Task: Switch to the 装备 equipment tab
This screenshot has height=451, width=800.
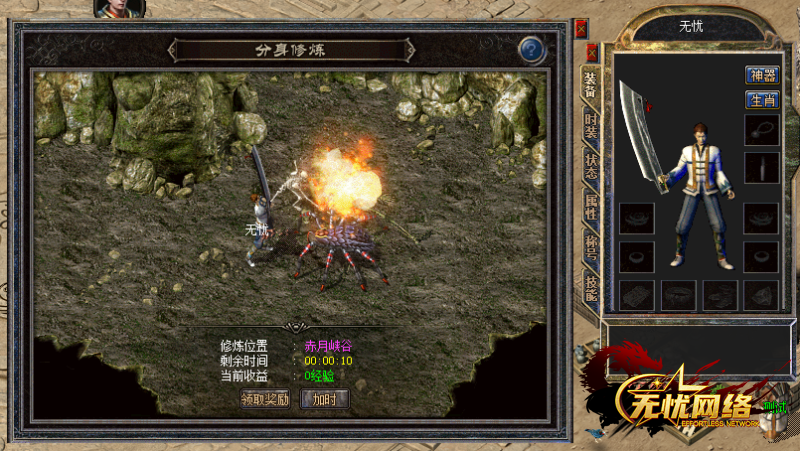Action: tap(591, 85)
